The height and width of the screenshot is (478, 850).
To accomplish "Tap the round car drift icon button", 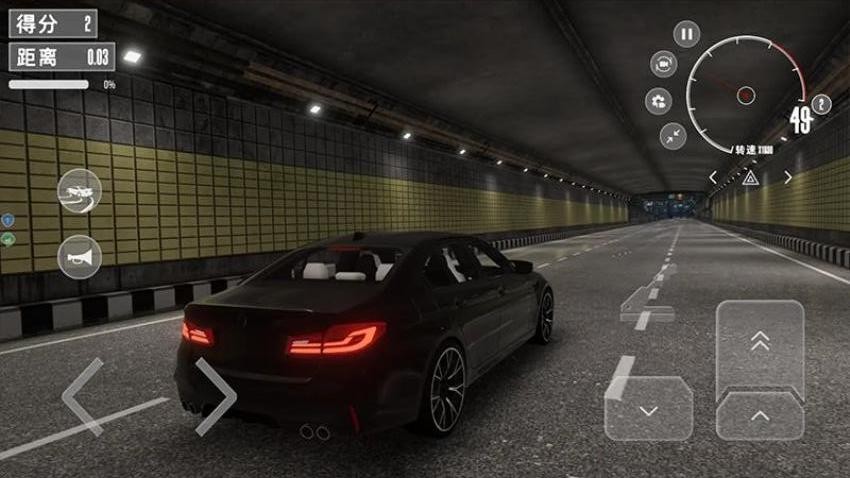I will click(x=80, y=191).
